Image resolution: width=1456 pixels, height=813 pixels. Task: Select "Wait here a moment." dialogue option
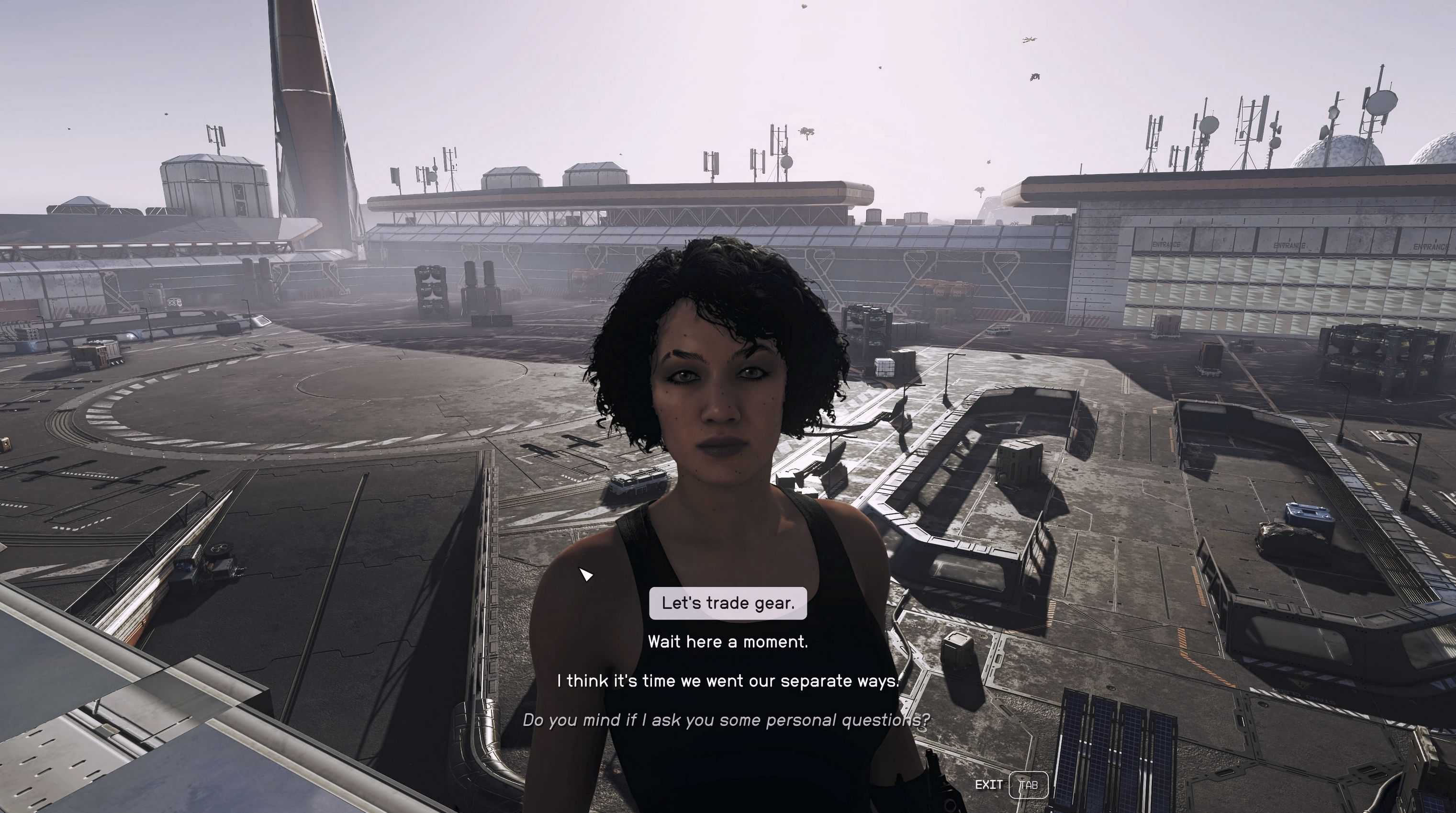(728, 642)
